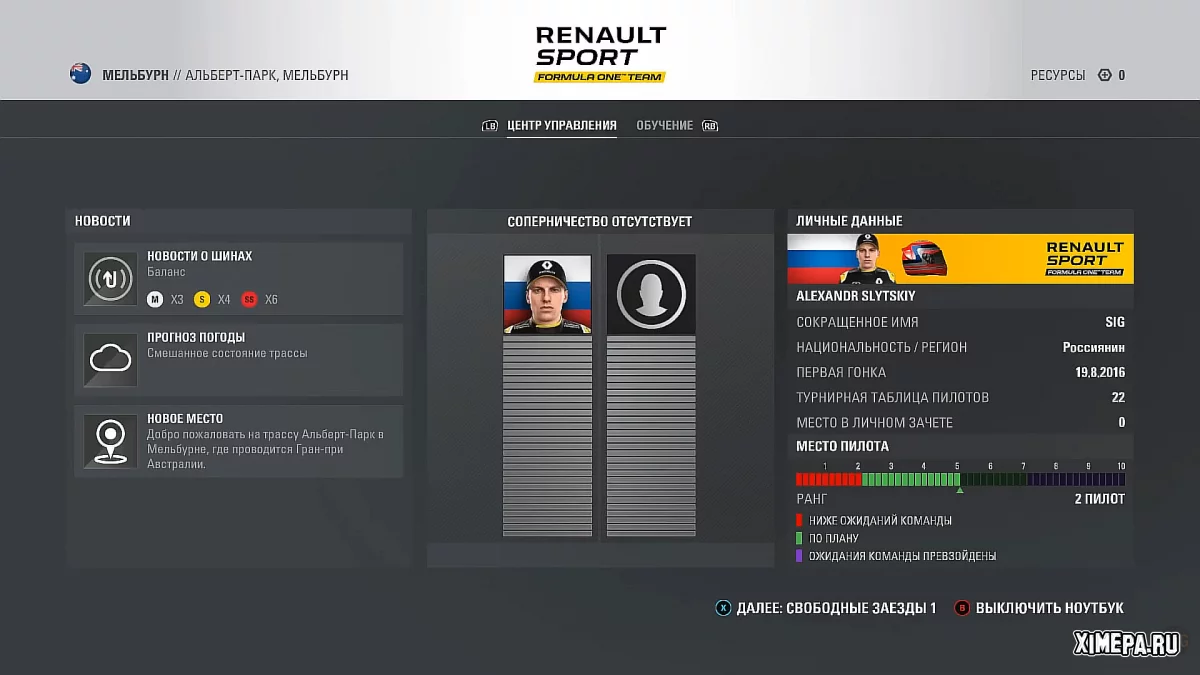
Task: View the Прогноз погоды weather forecast
Action: pos(238,359)
